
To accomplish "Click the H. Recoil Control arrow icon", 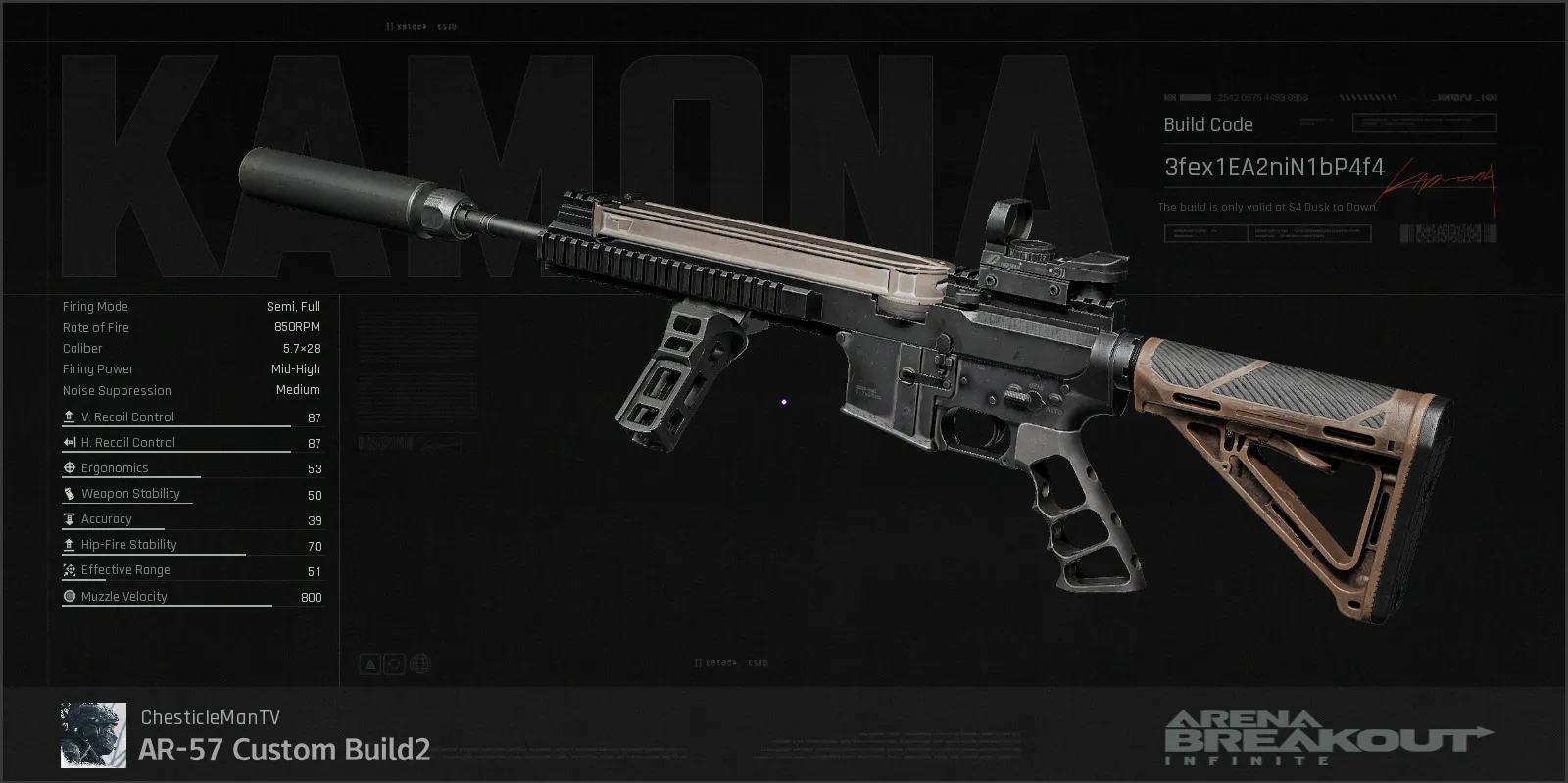I will [69, 441].
